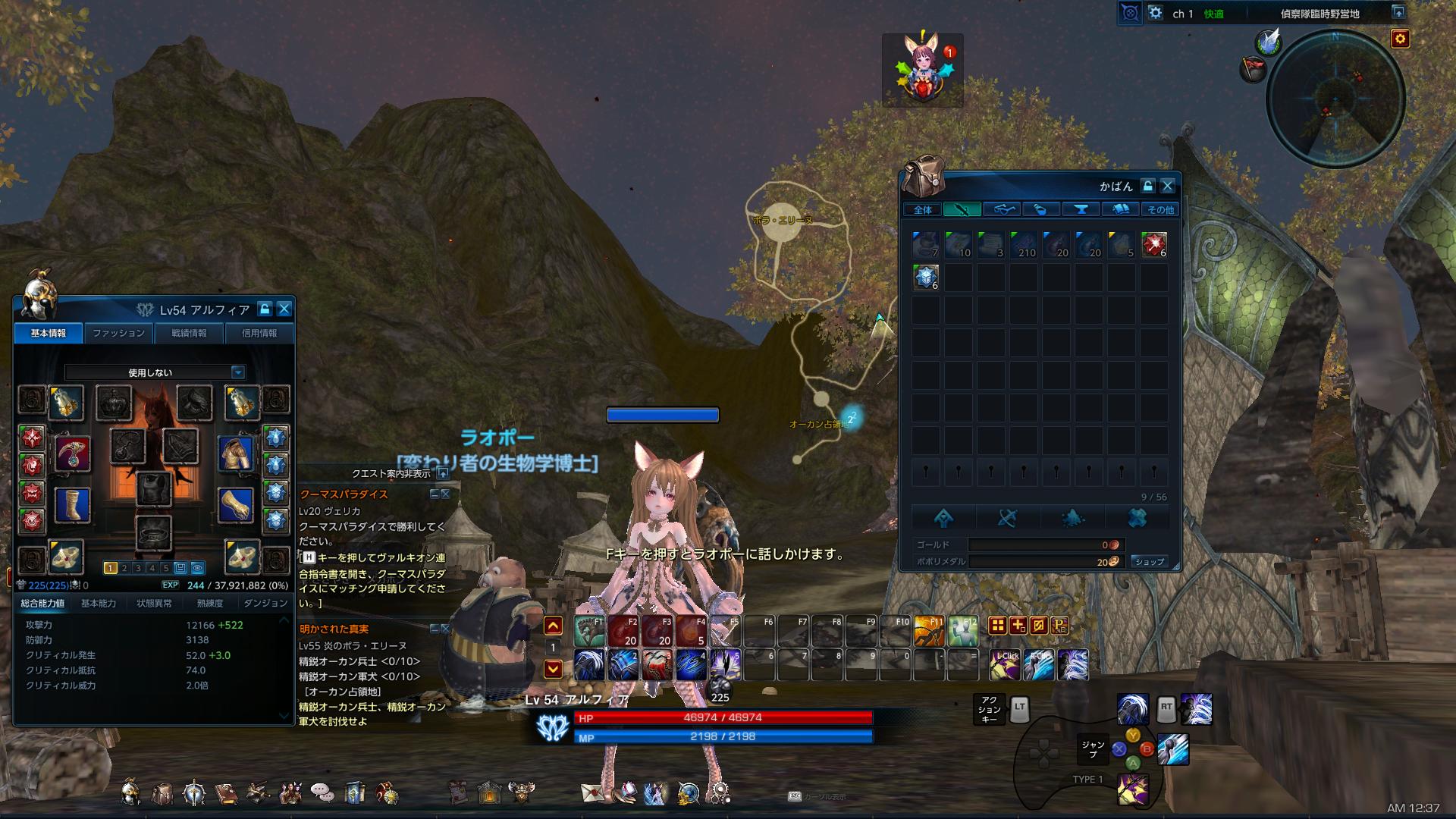Screen dimensions: 1456x819
Task: Open the mail envelope icon near the hotbar
Action: pyautogui.click(x=591, y=792)
